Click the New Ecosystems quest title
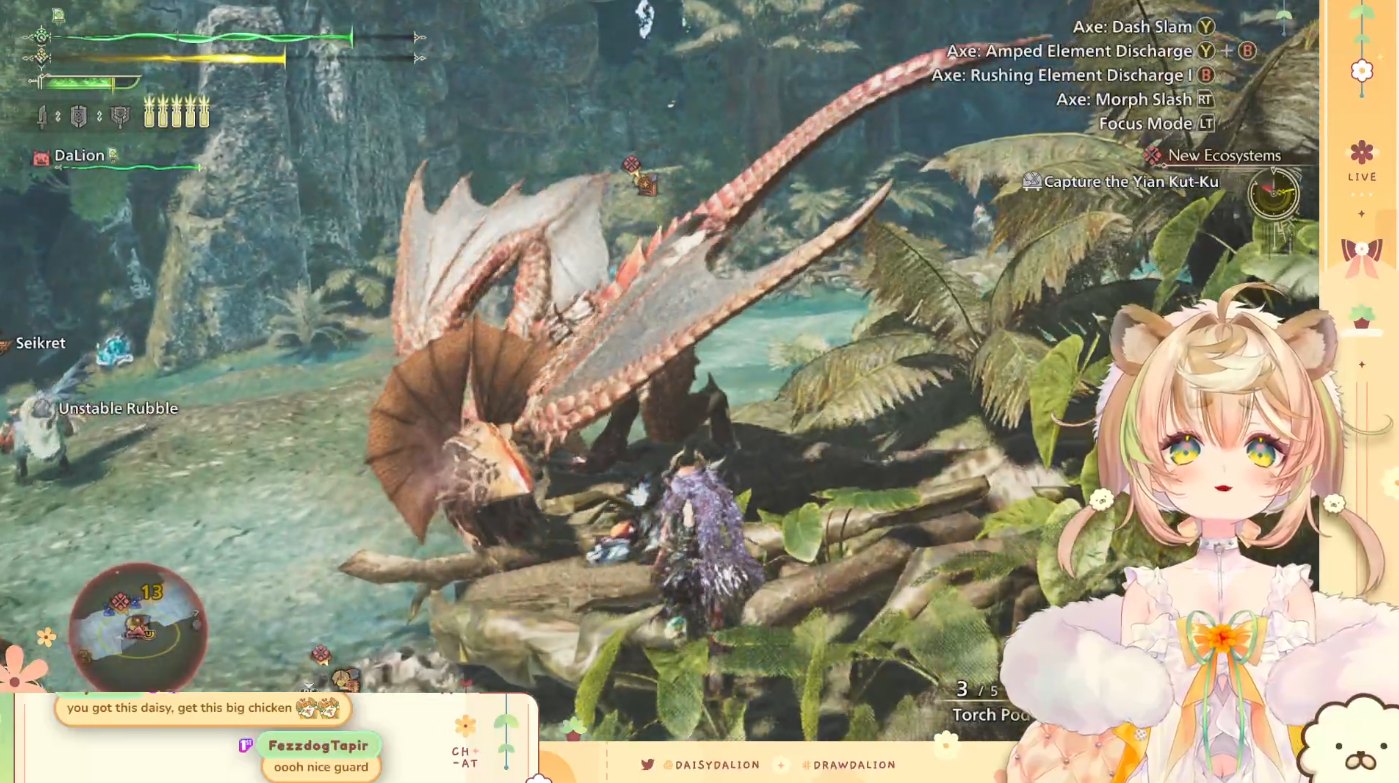This screenshot has height=783, width=1399. [x=1223, y=156]
